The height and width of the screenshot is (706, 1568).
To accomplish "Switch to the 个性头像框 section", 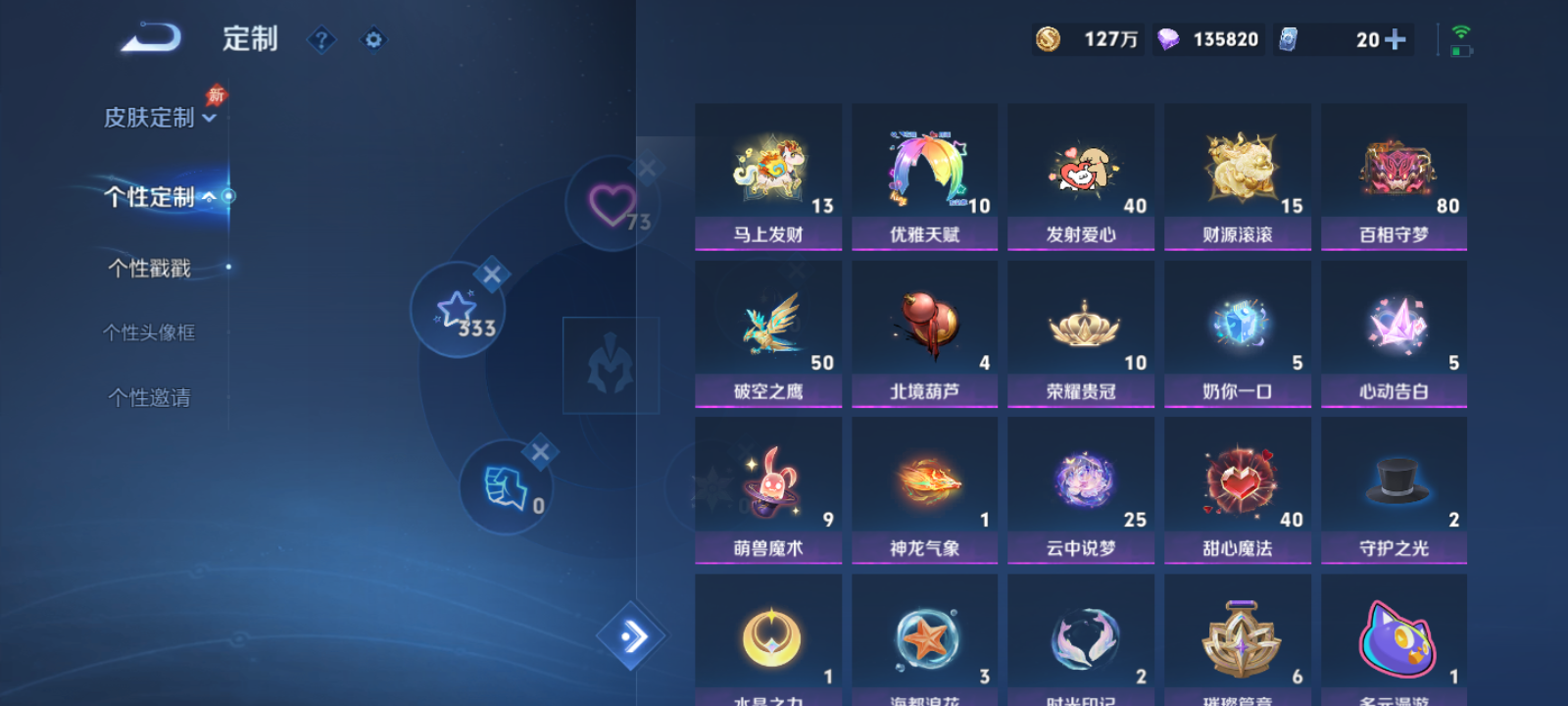I will (x=151, y=332).
